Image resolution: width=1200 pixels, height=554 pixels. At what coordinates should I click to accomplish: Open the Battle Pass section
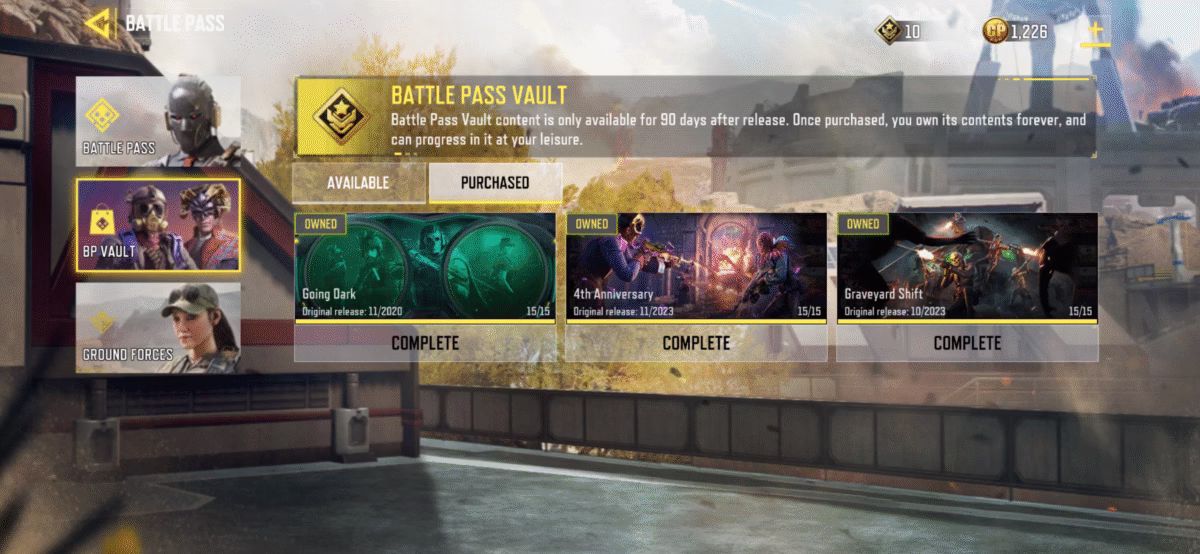click(158, 121)
